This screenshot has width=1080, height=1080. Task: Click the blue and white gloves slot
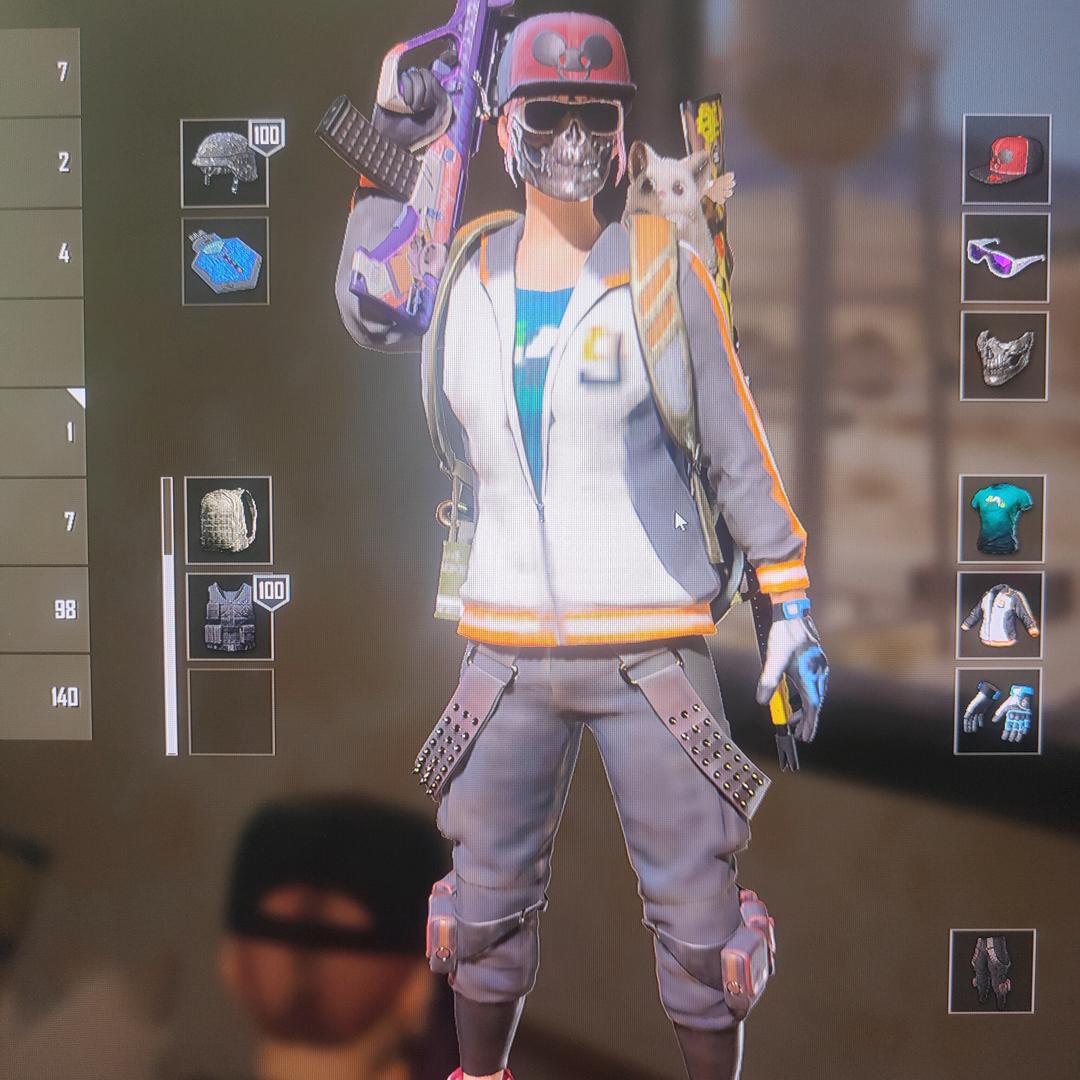(998, 711)
